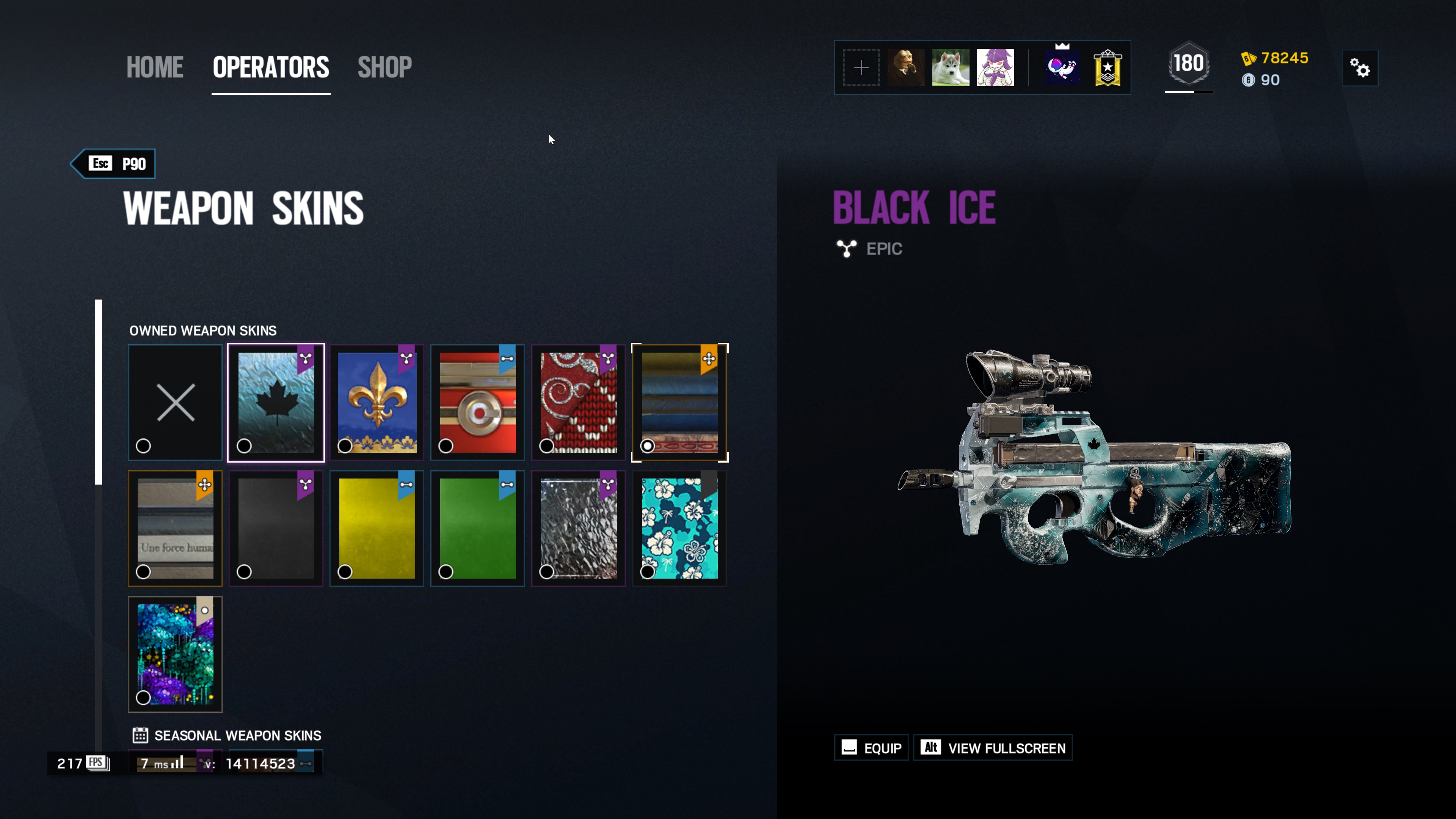Select the 'Une force humaine' skin

pyautogui.click(x=175, y=529)
